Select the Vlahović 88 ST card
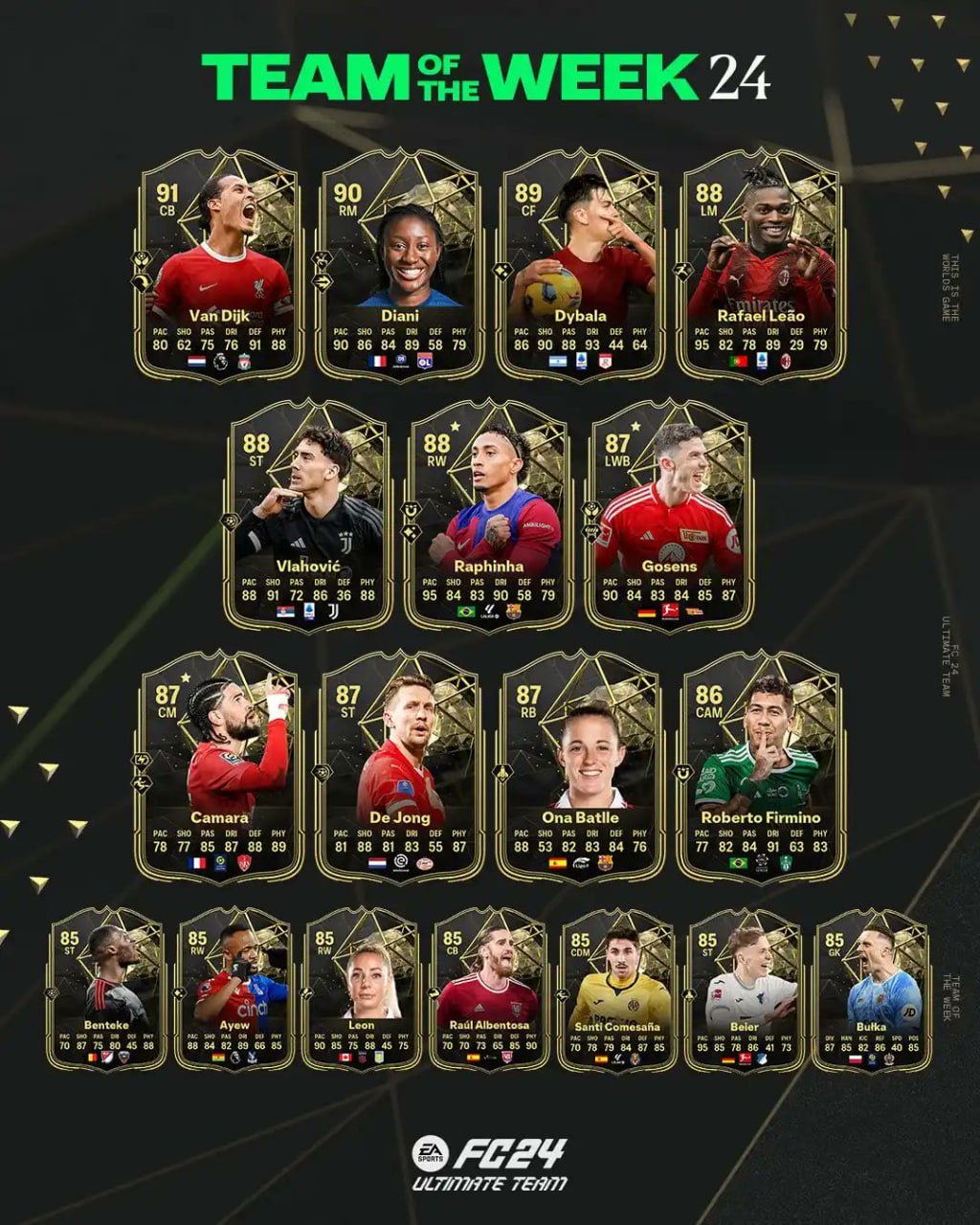Screen dimensions: 980x1225 click(308, 515)
